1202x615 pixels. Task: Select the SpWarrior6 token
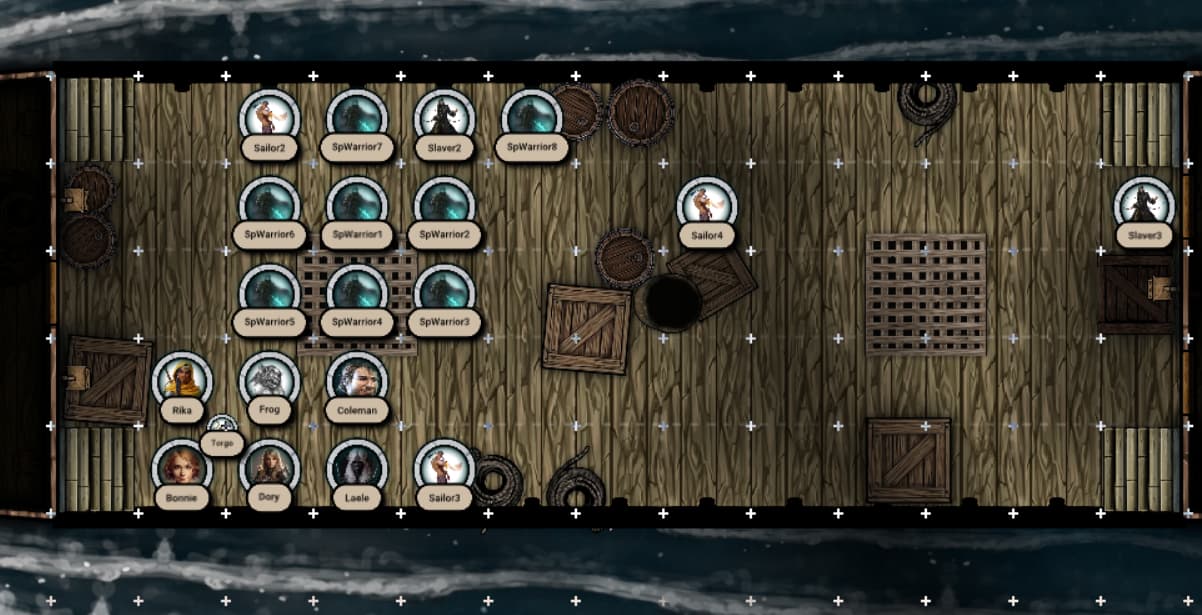270,205
